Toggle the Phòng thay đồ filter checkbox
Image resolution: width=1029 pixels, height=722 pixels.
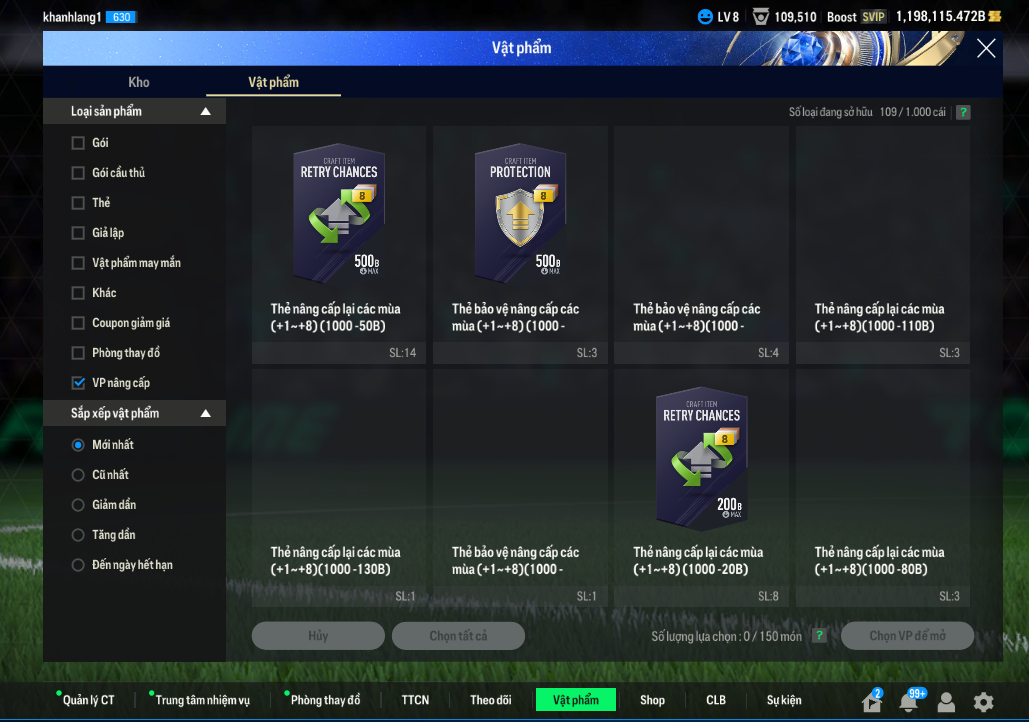78,353
